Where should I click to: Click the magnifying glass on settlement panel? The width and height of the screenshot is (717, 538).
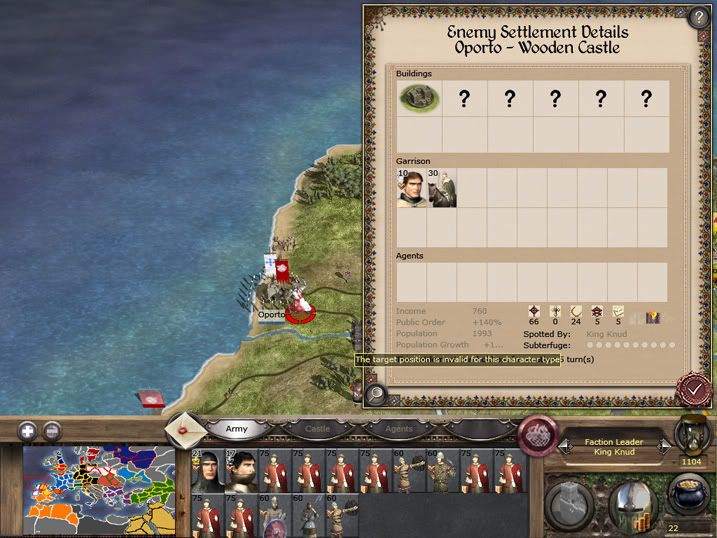point(376,393)
